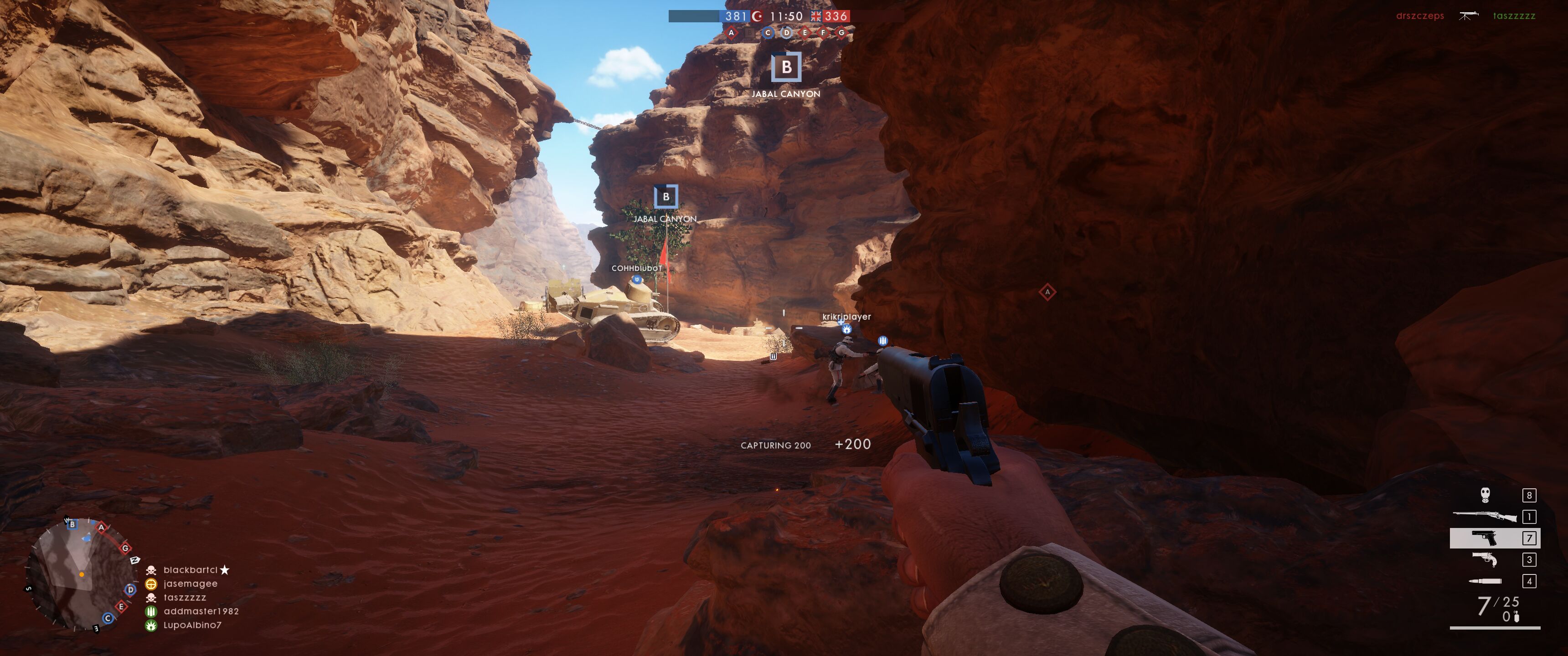Click jasemagee in the squad list

[x=190, y=584]
